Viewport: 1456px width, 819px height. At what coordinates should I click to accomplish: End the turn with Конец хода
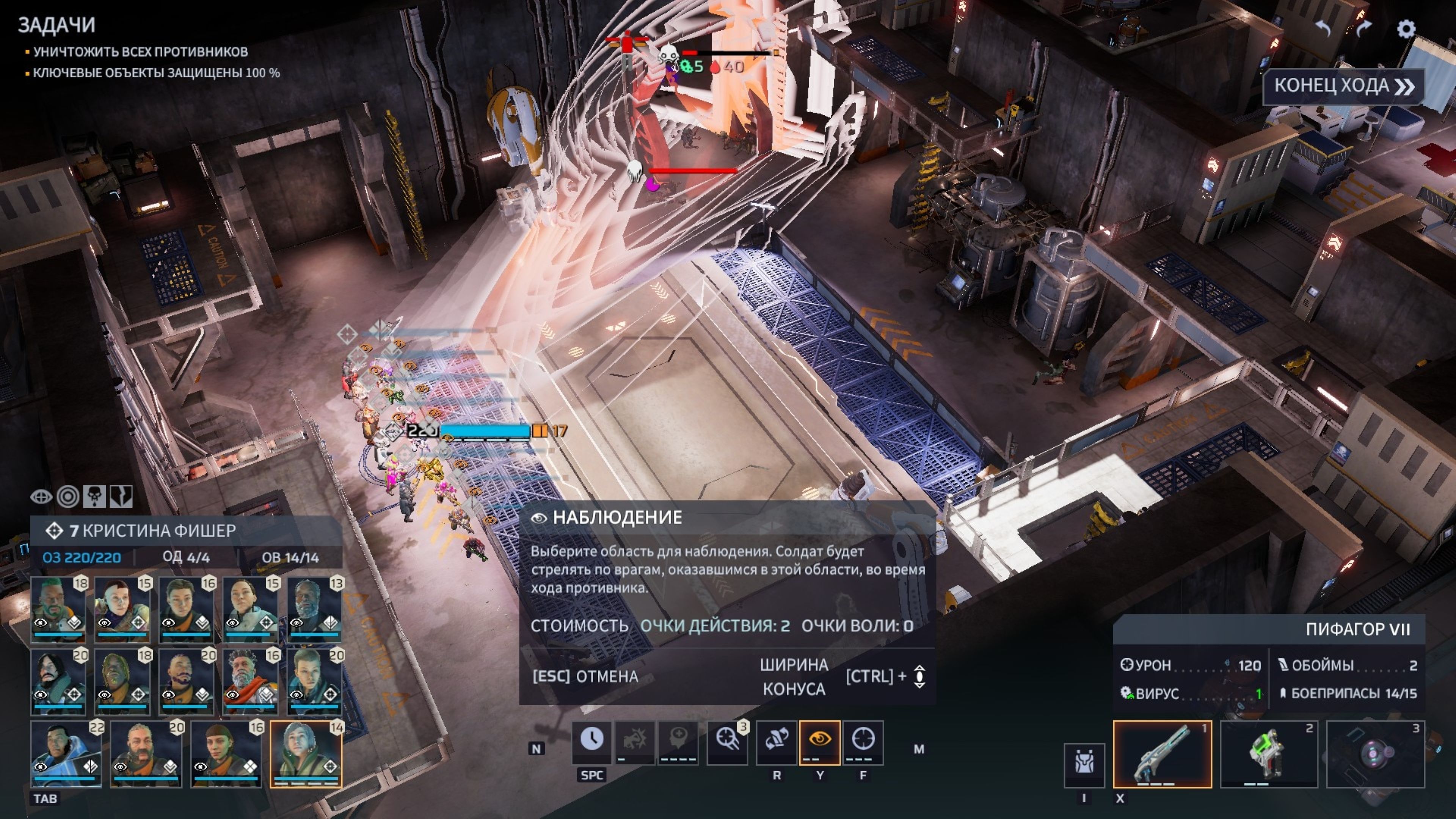click(x=1343, y=86)
